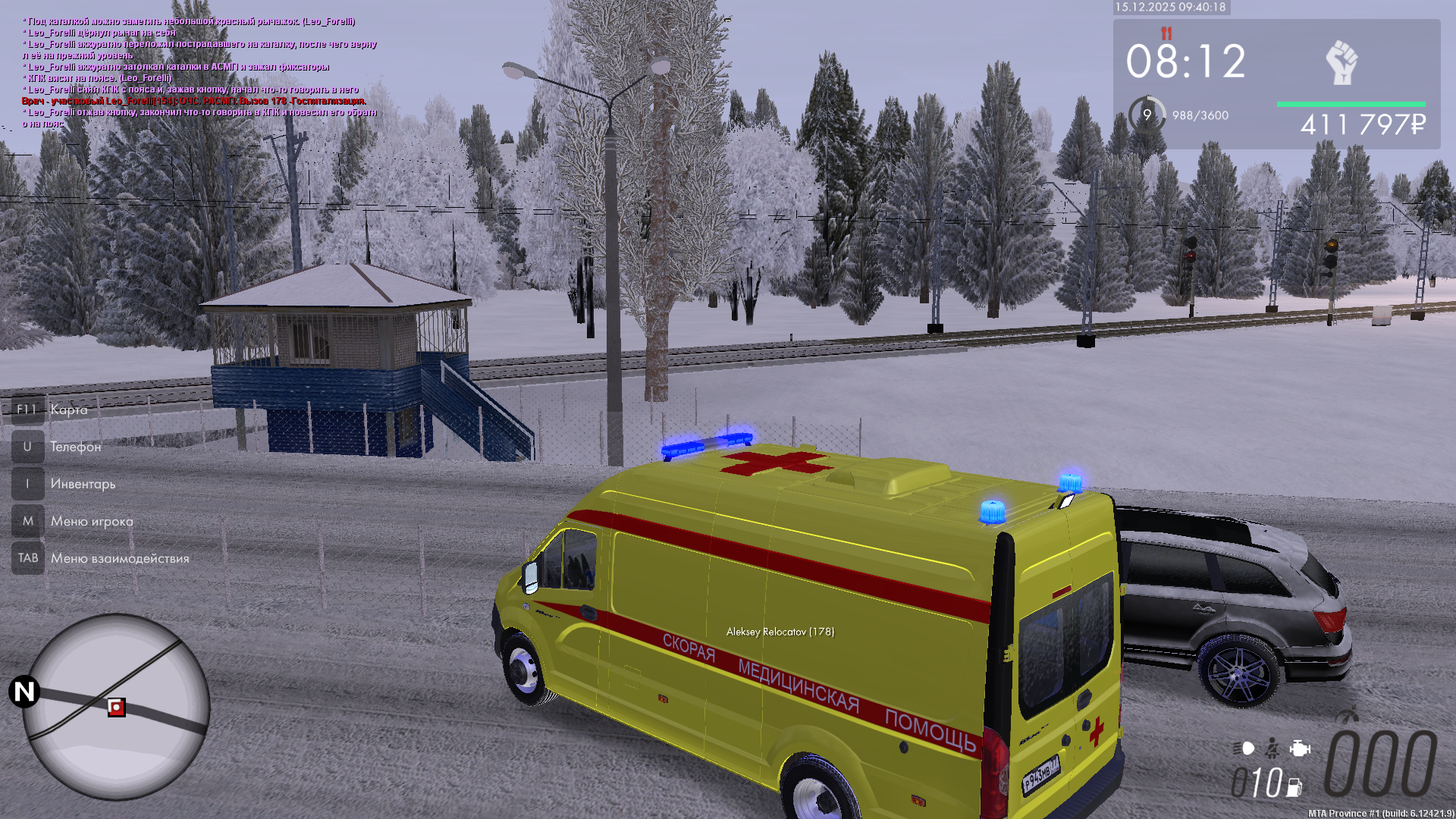The height and width of the screenshot is (819, 1456).
Task: Click the circular minimap
Action: click(116, 706)
